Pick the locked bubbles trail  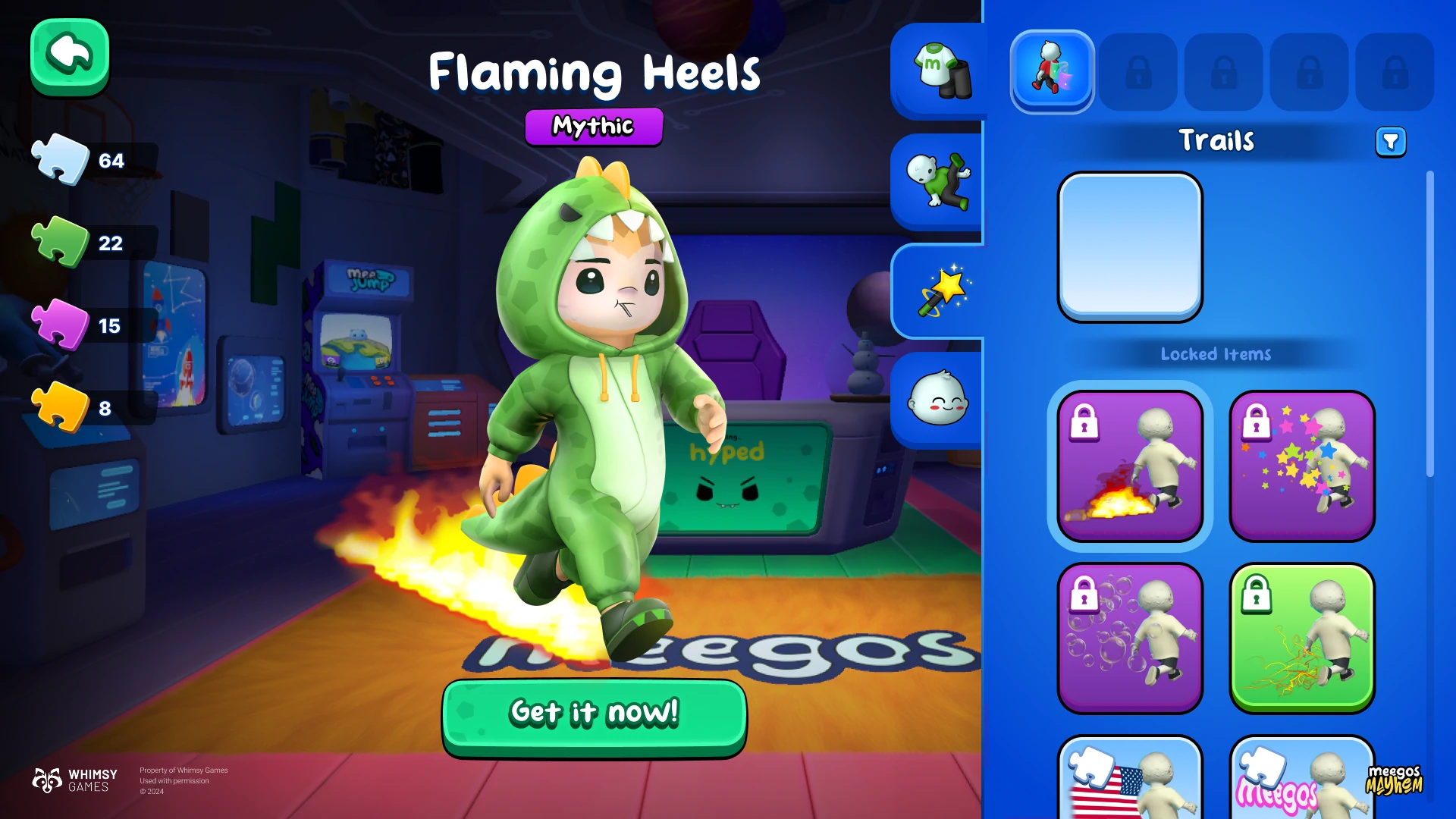[x=1130, y=638]
